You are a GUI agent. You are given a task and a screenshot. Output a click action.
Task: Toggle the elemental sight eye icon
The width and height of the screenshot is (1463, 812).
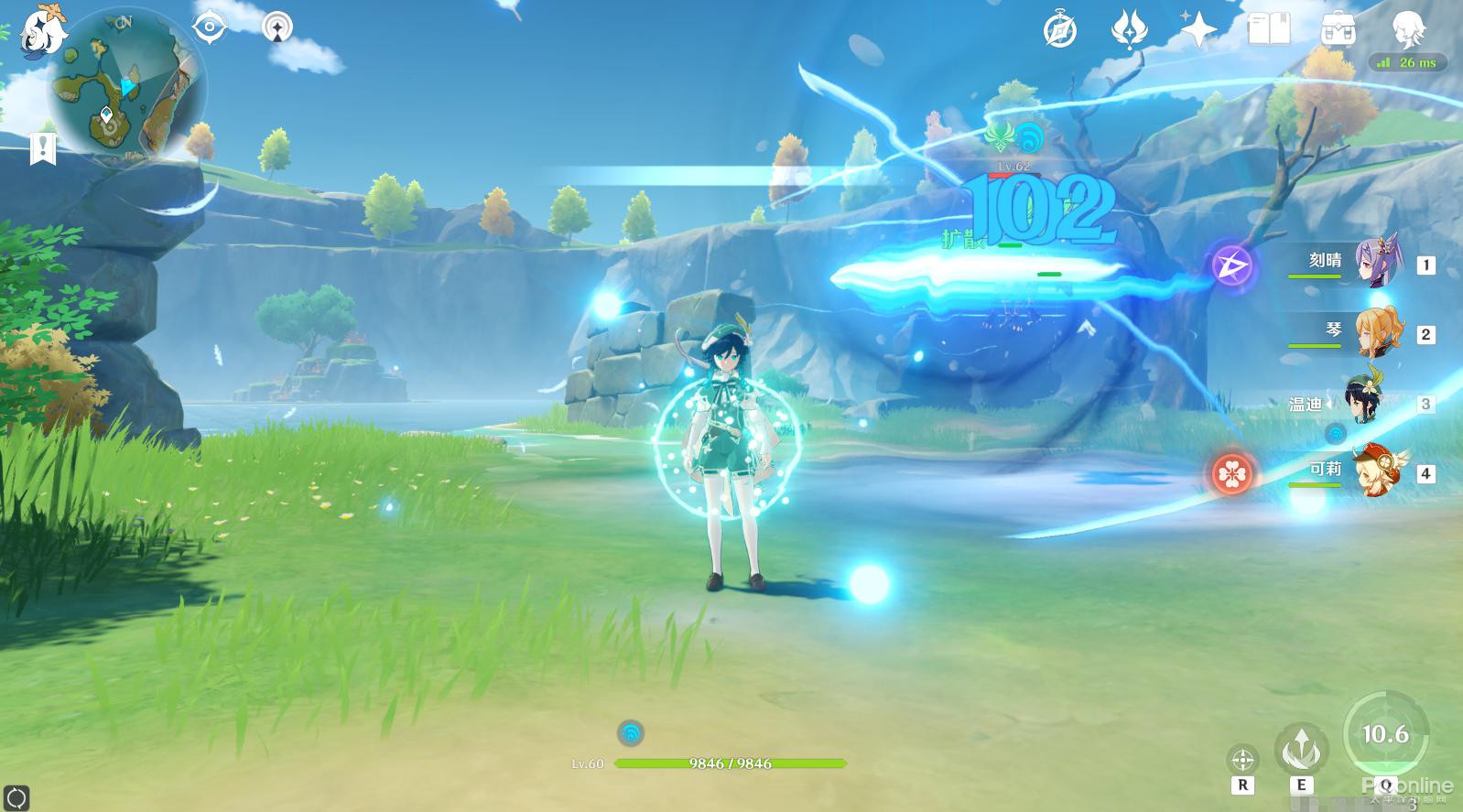(x=210, y=27)
